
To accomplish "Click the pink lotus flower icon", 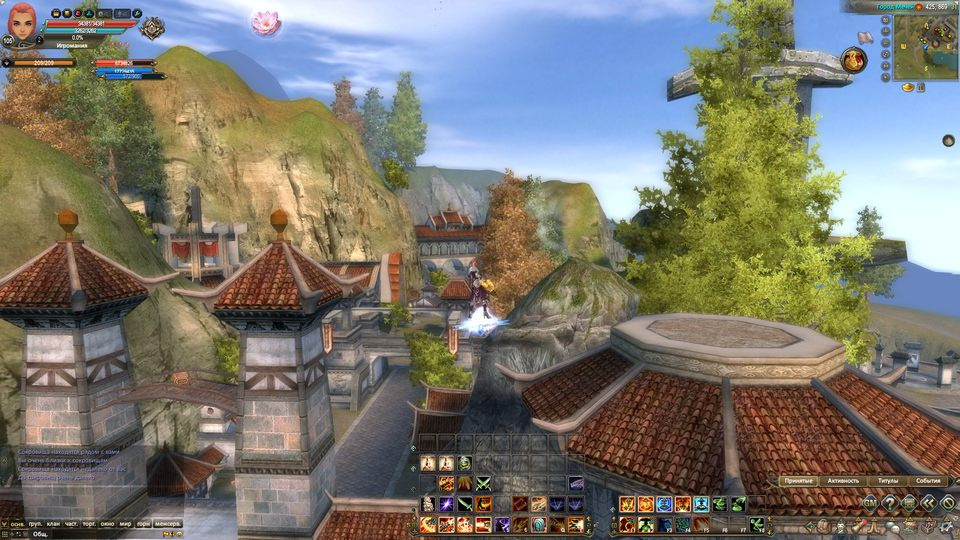I will coord(265,23).
